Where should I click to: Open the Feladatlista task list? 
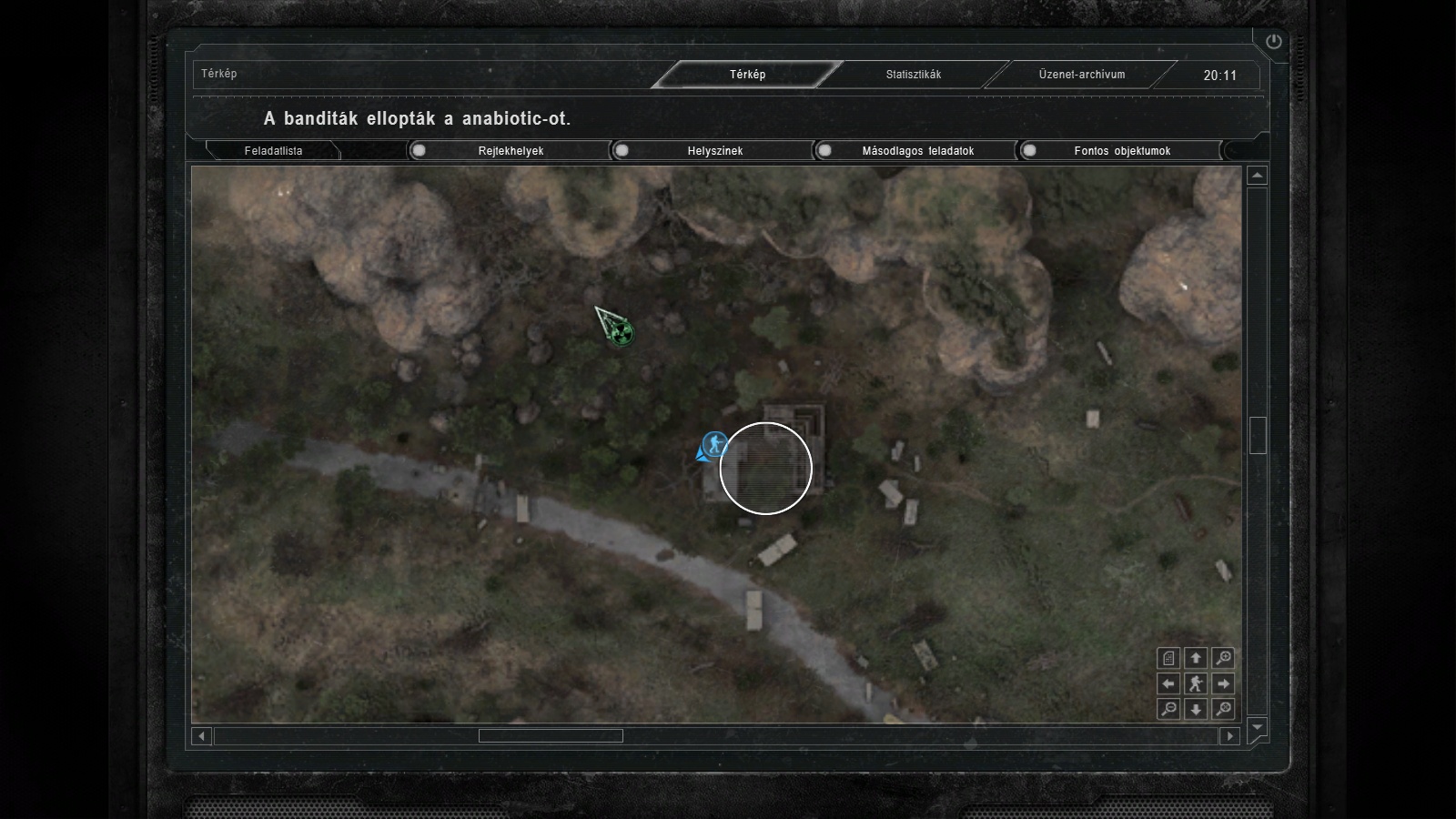coord(273,151)
